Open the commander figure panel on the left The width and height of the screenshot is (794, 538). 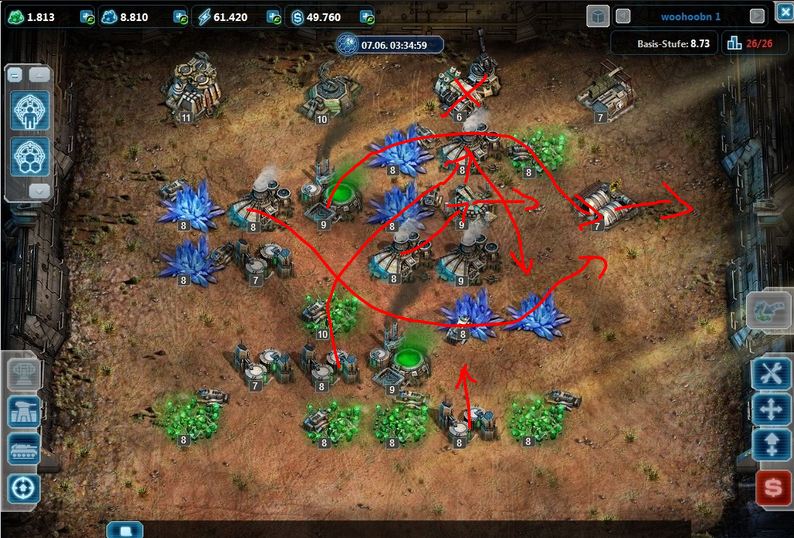(29, 111)
